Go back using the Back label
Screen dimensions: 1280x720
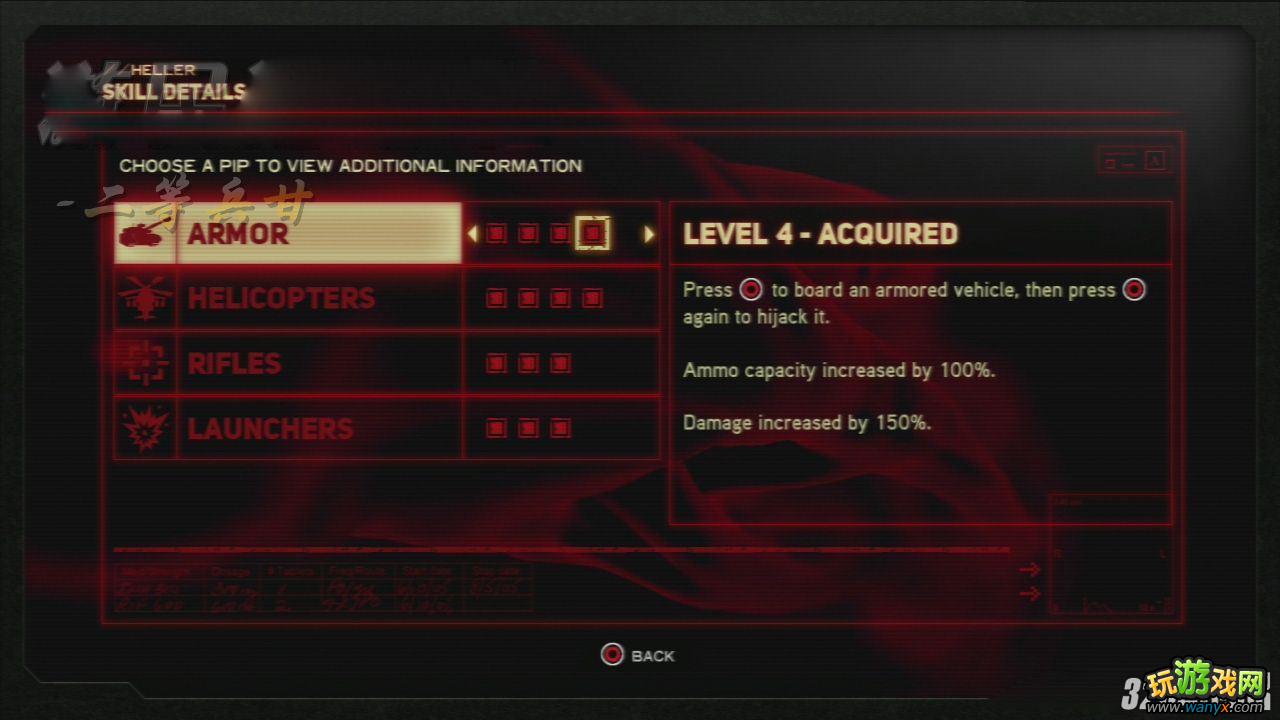click(x=652, y=656)
